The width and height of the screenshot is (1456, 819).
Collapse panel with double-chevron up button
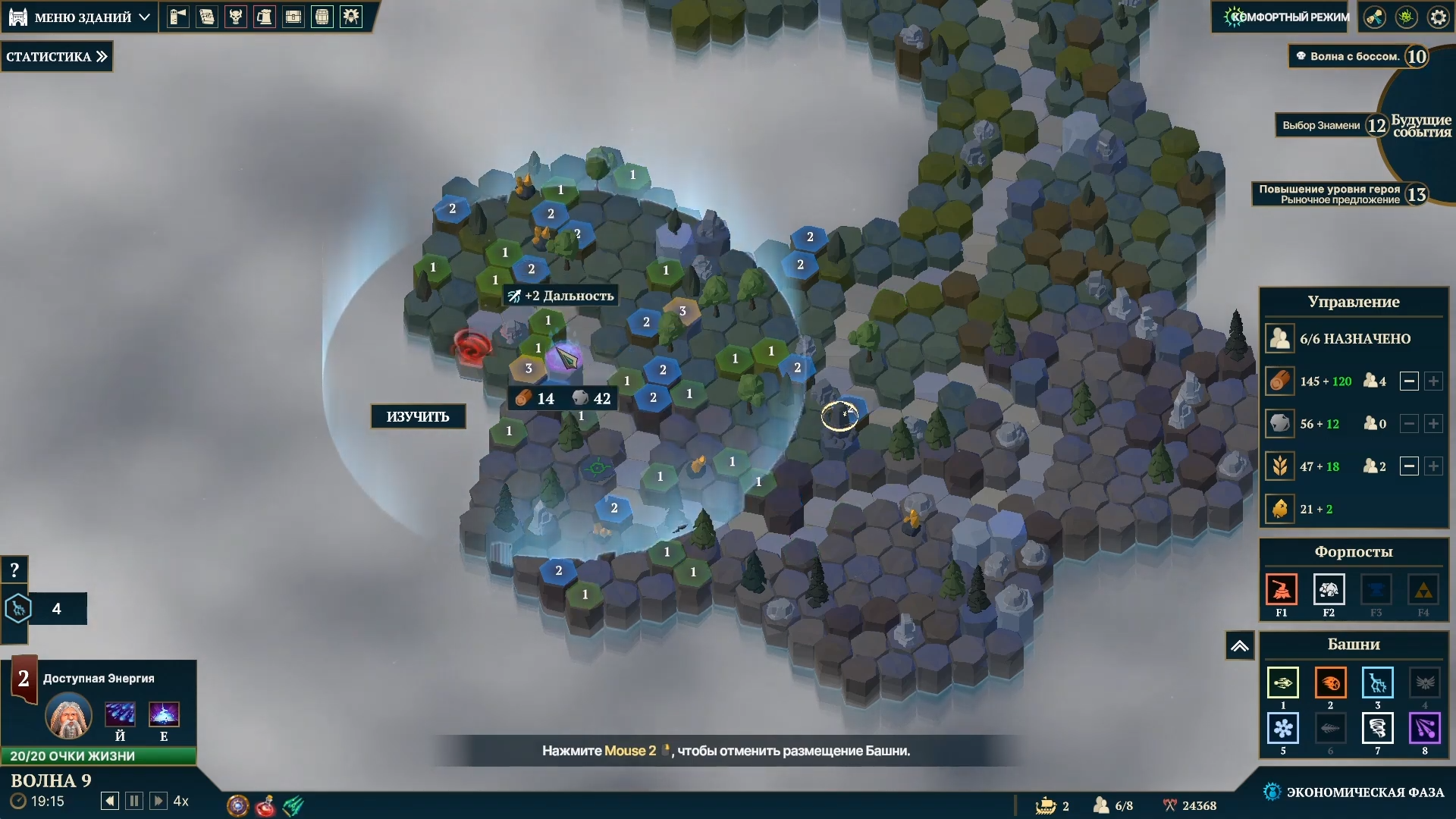(x=1239, y=646)
